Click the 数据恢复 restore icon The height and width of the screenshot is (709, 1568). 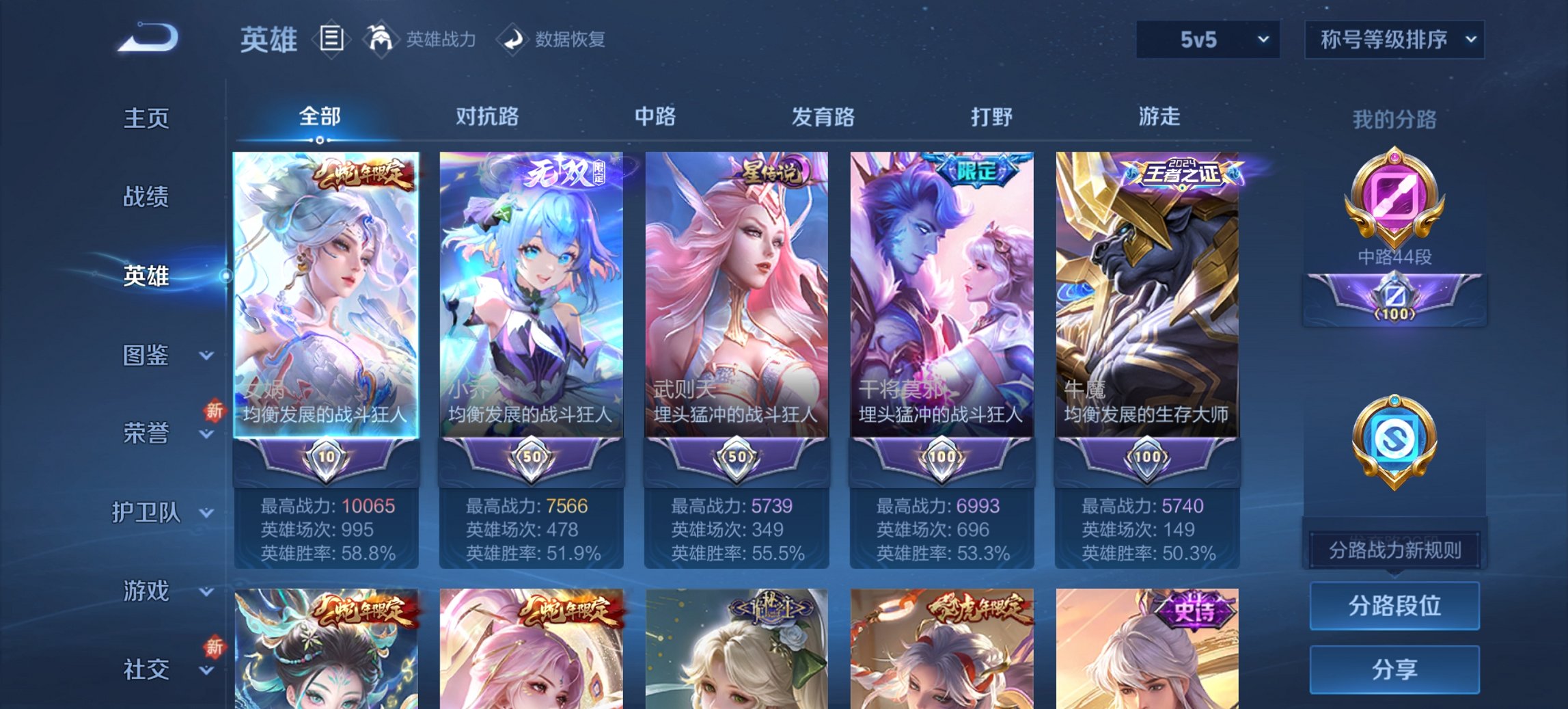[x=513, y=40]
